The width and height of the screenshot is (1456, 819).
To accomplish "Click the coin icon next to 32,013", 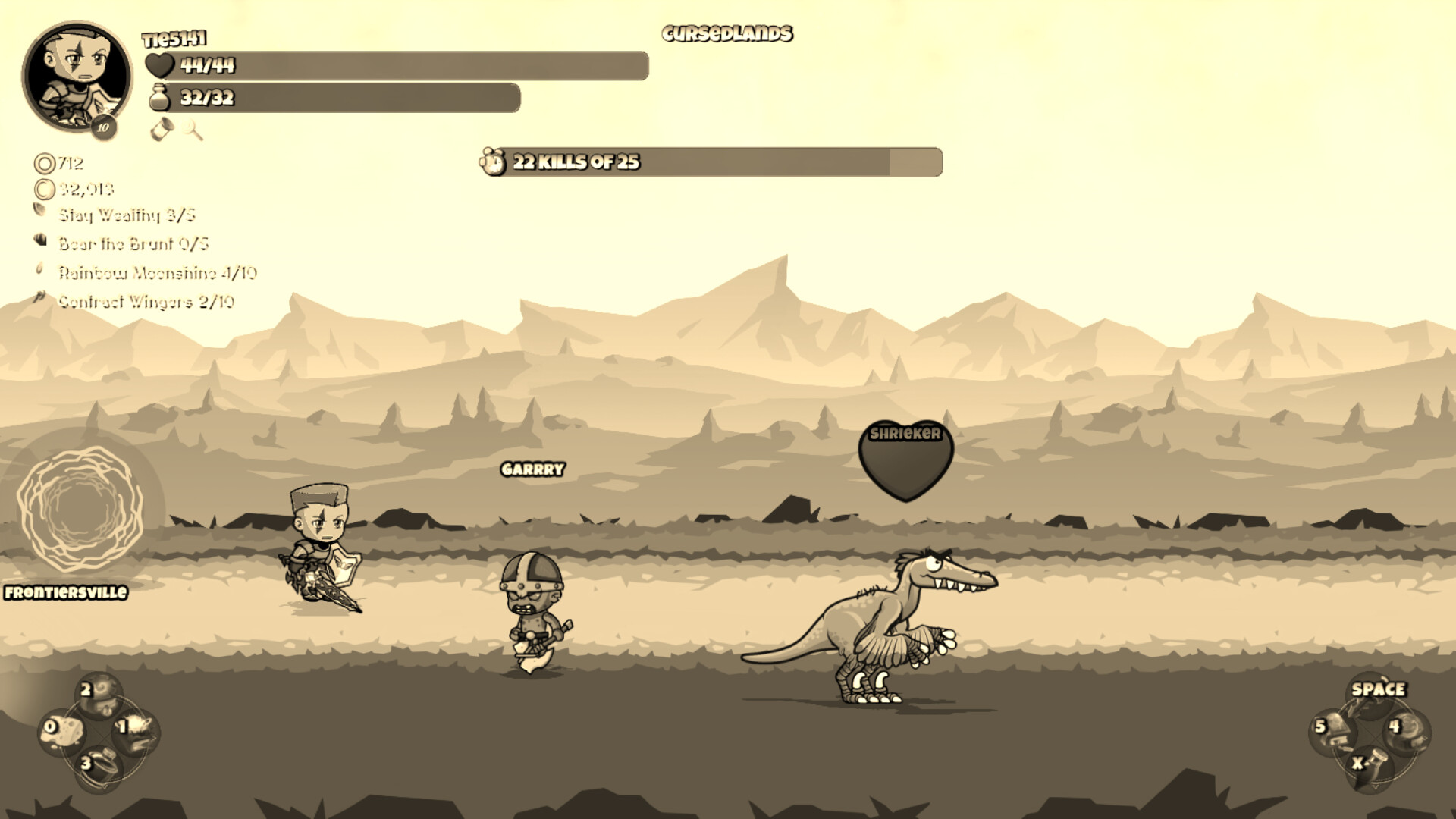I will [45, 189].
